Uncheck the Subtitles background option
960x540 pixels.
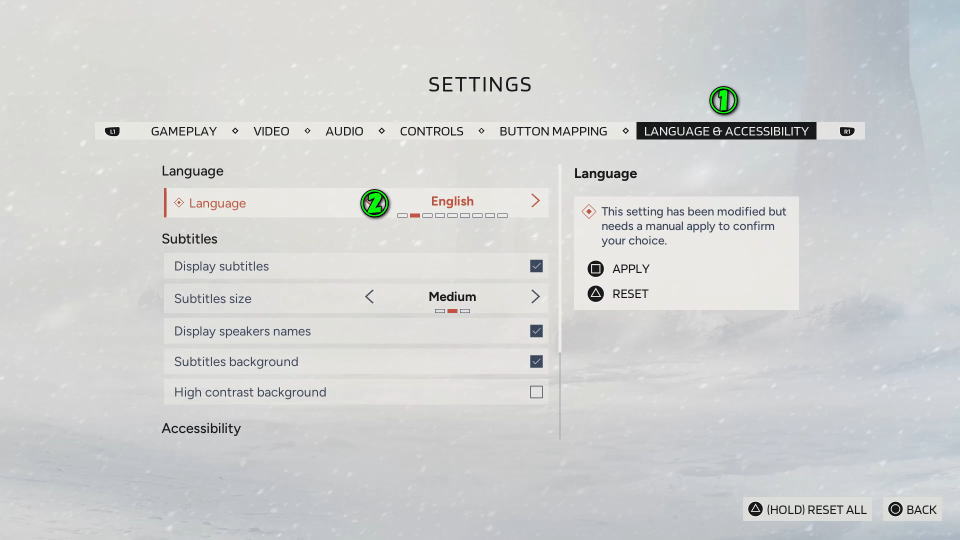[x=536, y=362]
